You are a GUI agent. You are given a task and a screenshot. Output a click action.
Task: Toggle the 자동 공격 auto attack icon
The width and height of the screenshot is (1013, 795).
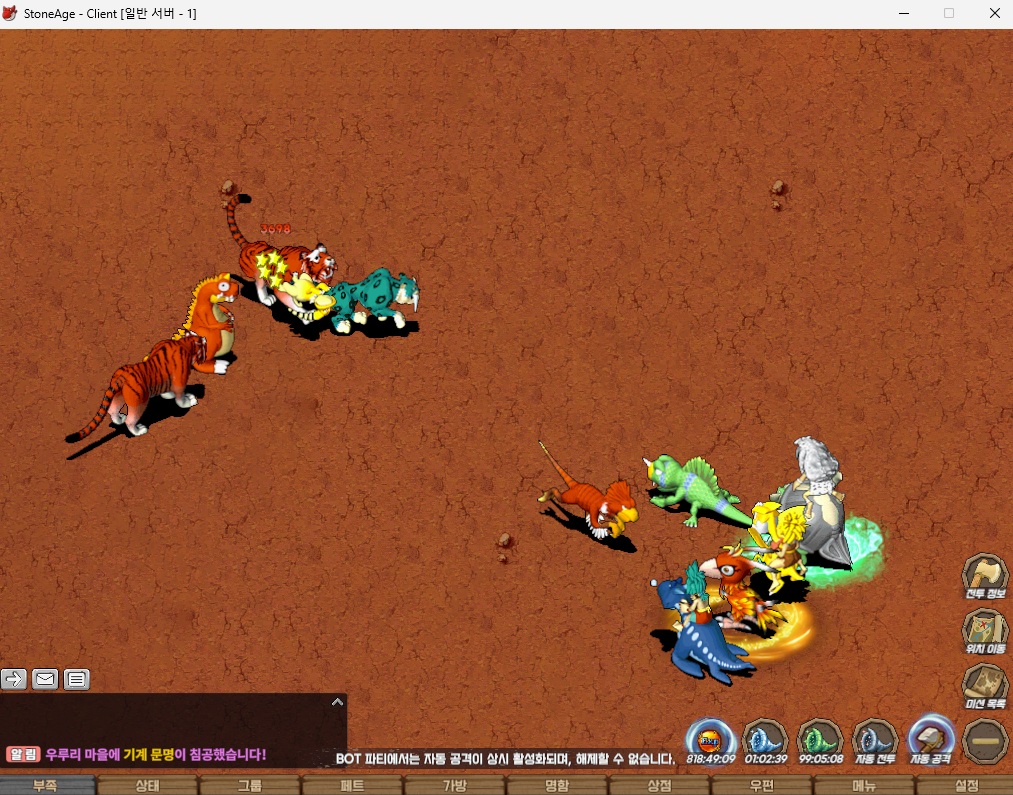click(x=931, y=740)
